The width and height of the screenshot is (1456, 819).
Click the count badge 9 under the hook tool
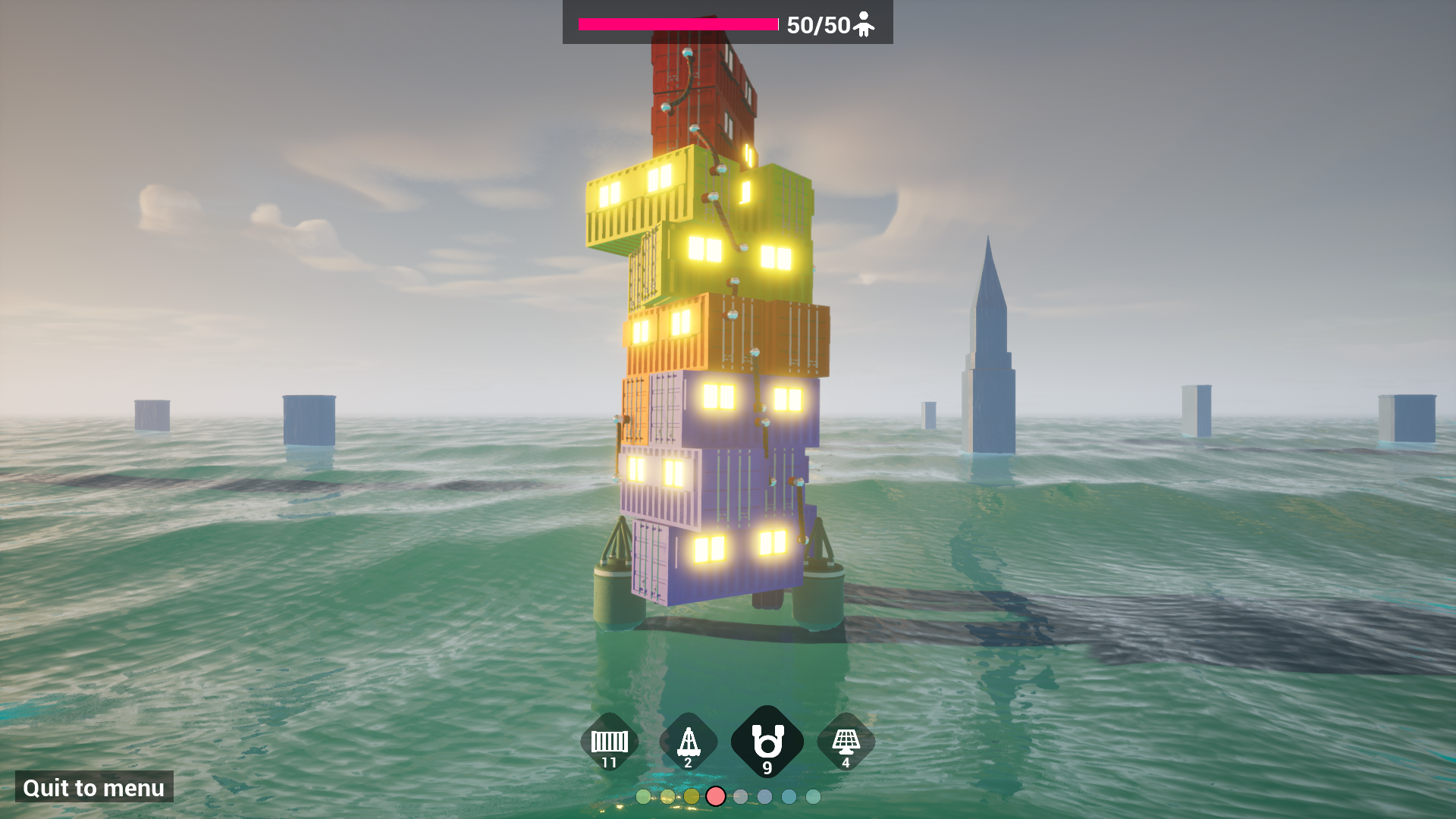tap(767, 766)
